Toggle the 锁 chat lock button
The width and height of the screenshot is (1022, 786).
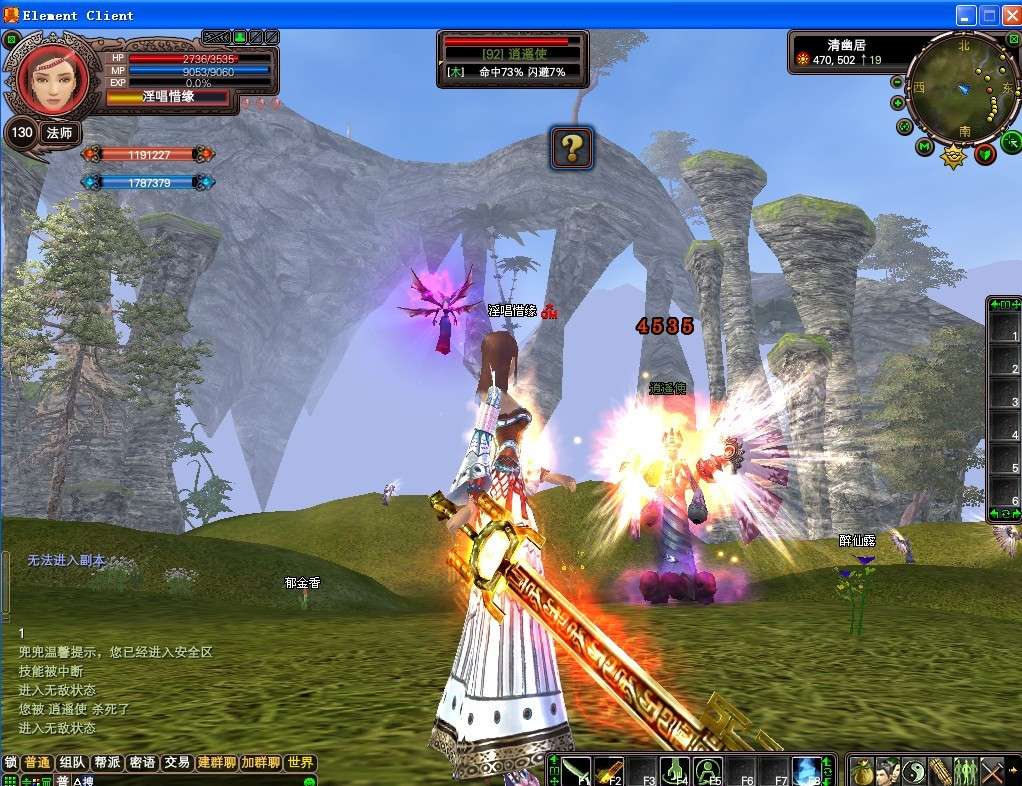coord(11,763)
